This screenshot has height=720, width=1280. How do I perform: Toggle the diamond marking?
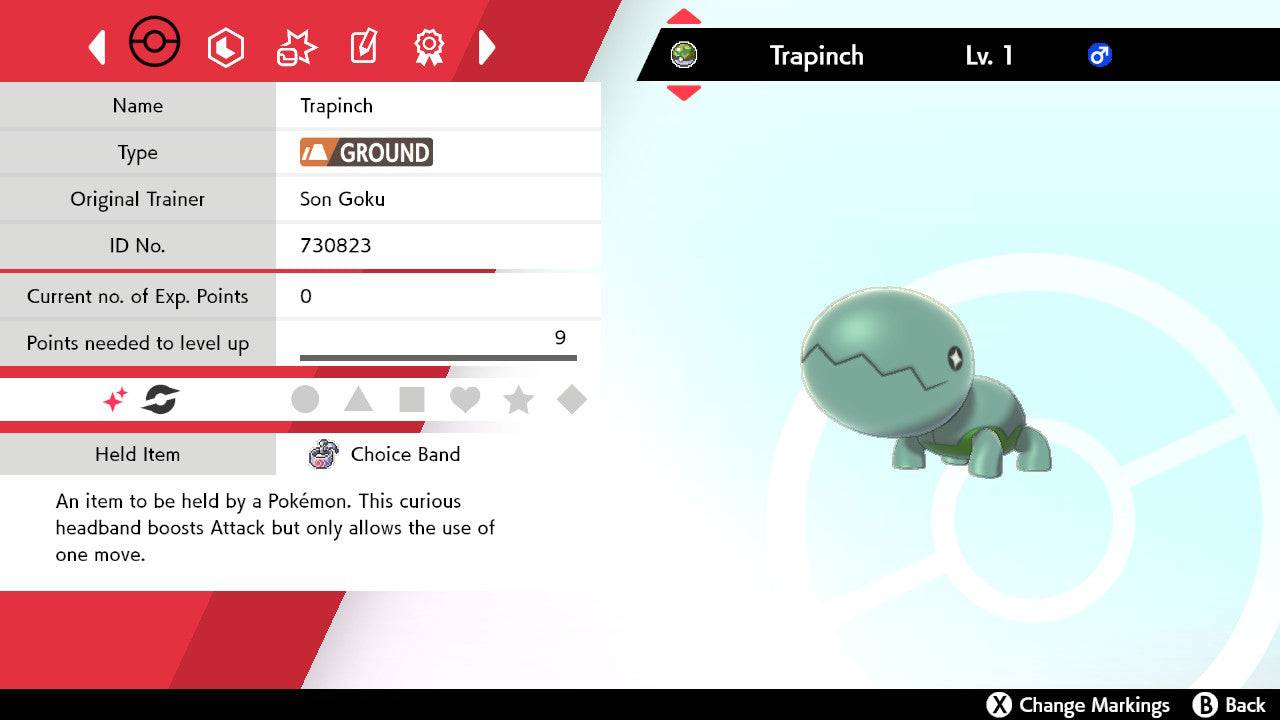pyautogui.click(x=571, y=400)
